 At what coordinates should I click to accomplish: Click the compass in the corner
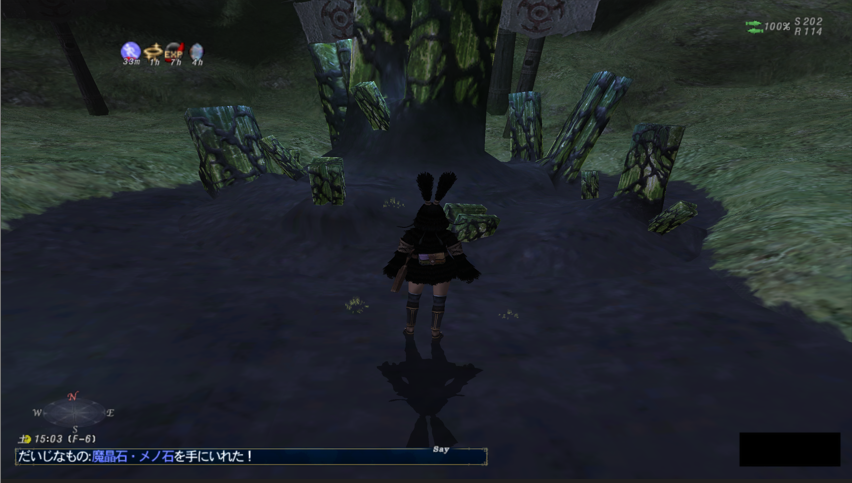point(75,412)
